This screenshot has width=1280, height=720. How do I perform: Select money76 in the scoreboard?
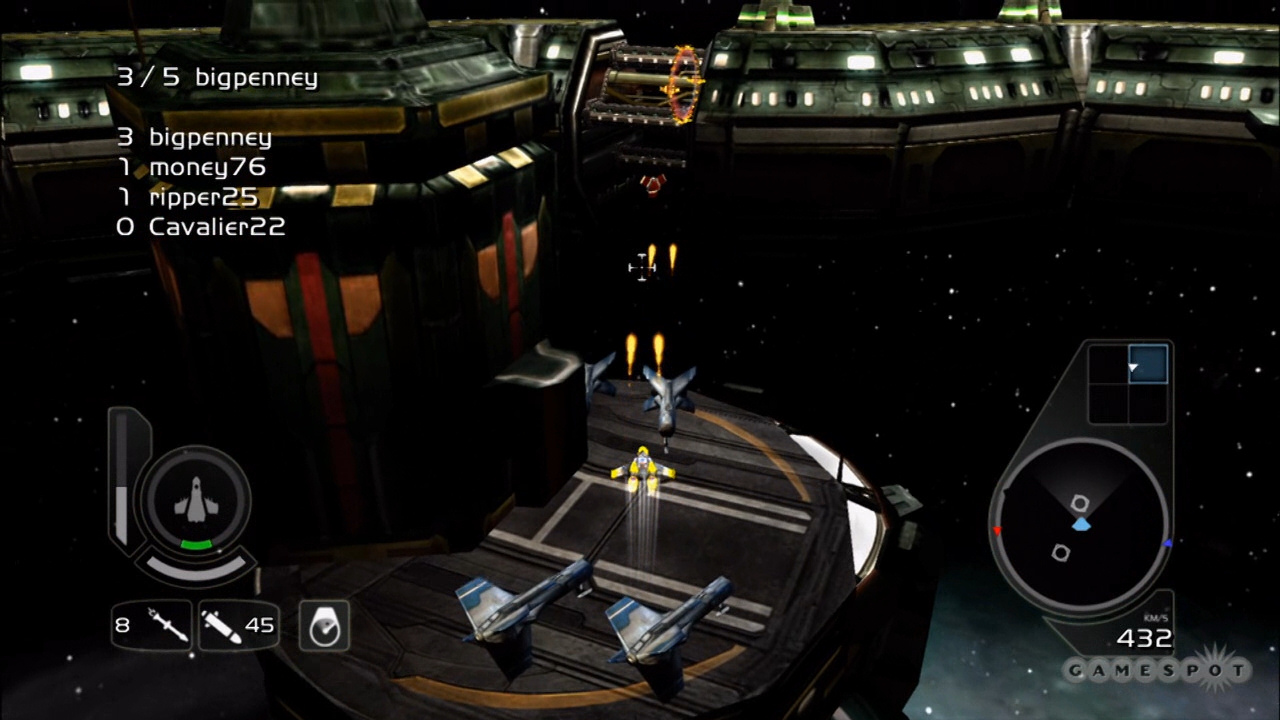click(x=193, y=167)
